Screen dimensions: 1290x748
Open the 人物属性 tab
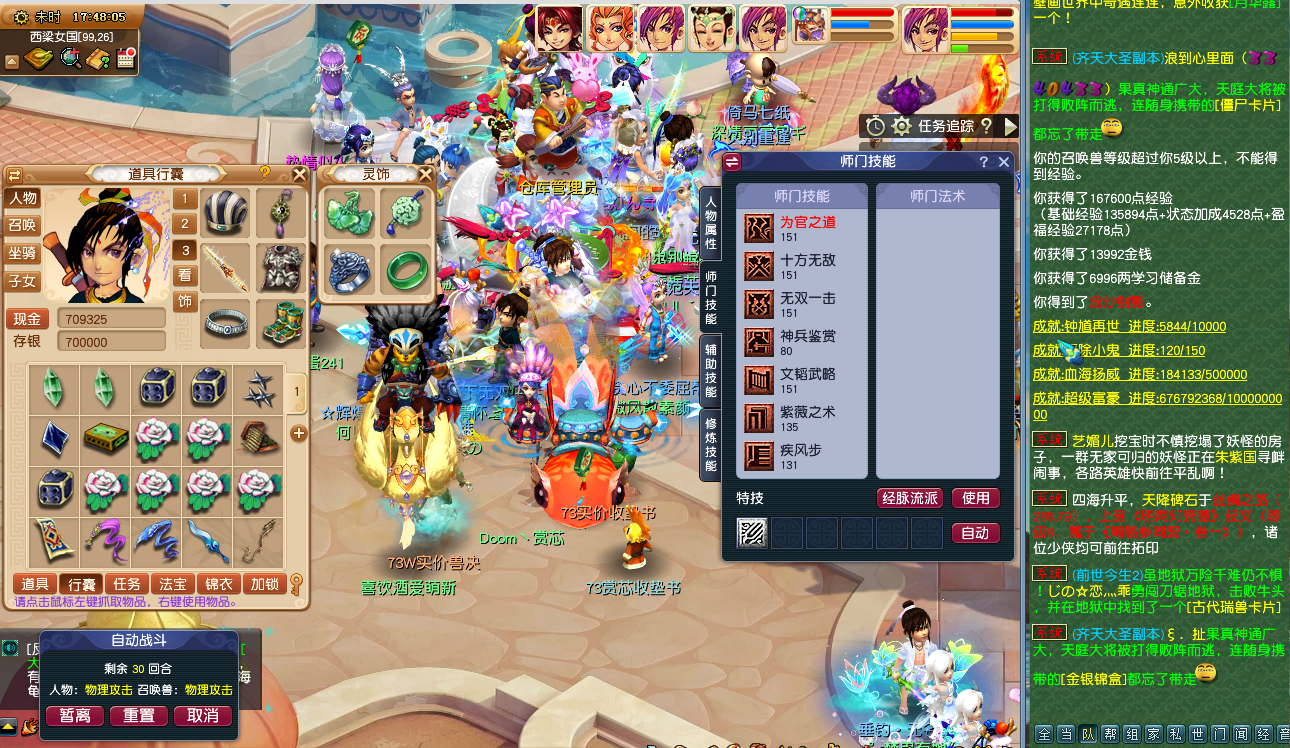[710, 222]
